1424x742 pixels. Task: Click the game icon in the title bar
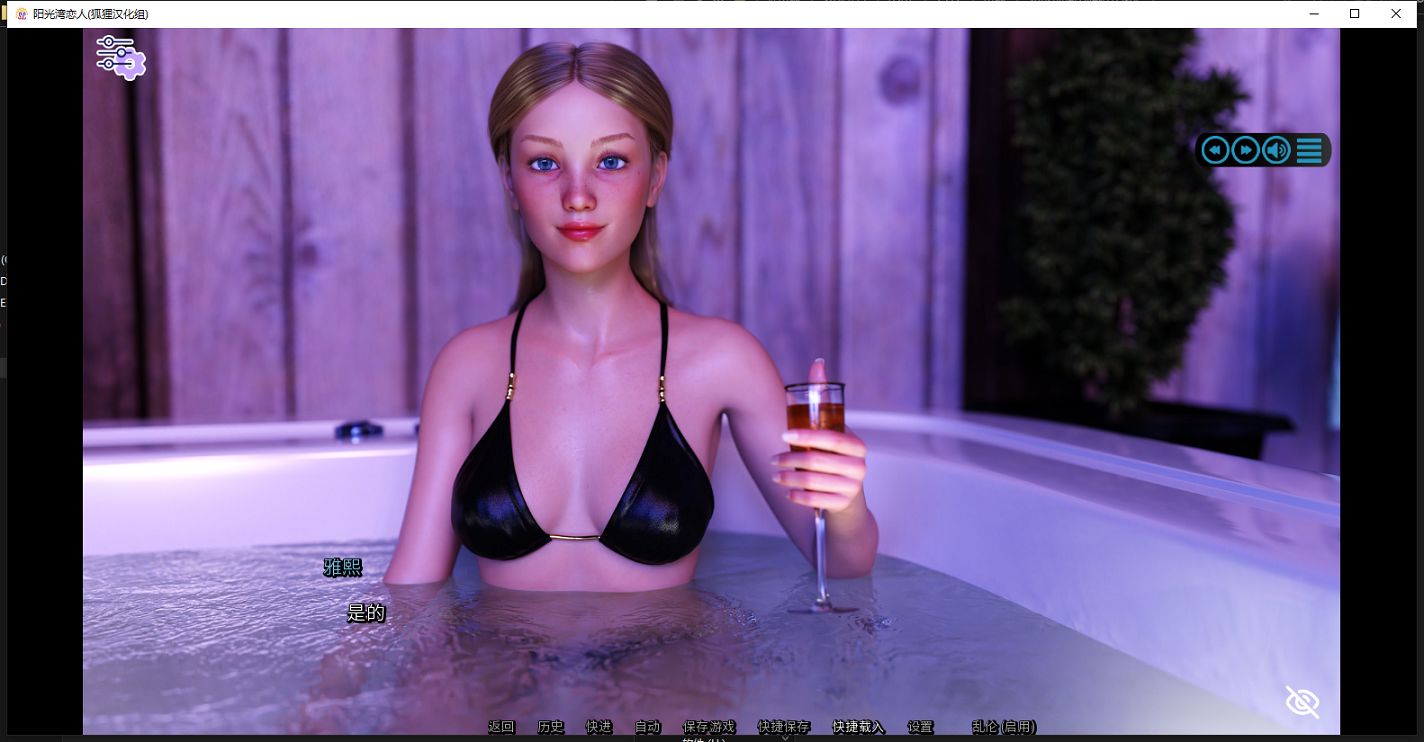(21, 14)
